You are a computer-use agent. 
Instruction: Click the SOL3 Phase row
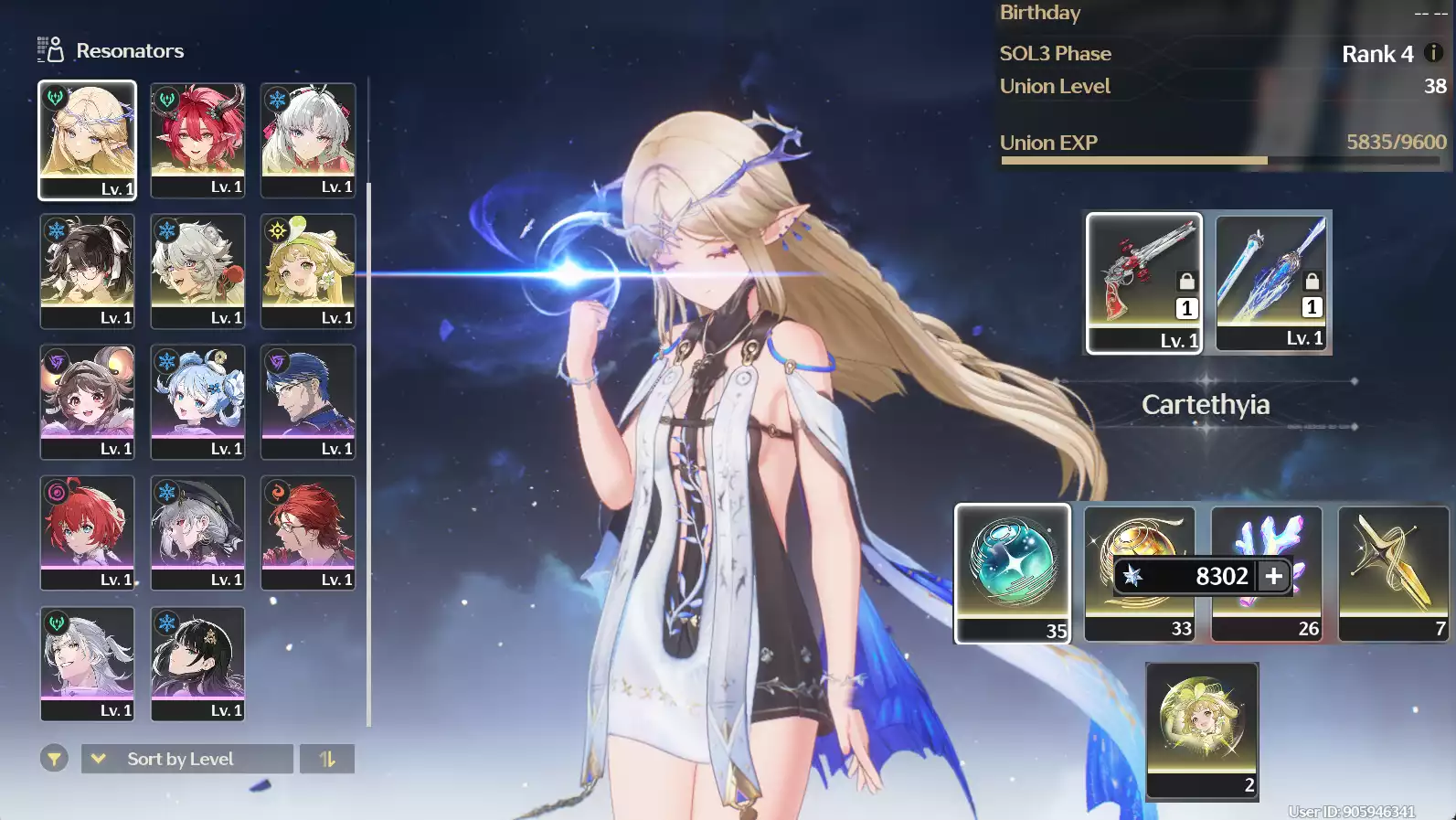pos(1056,53)
